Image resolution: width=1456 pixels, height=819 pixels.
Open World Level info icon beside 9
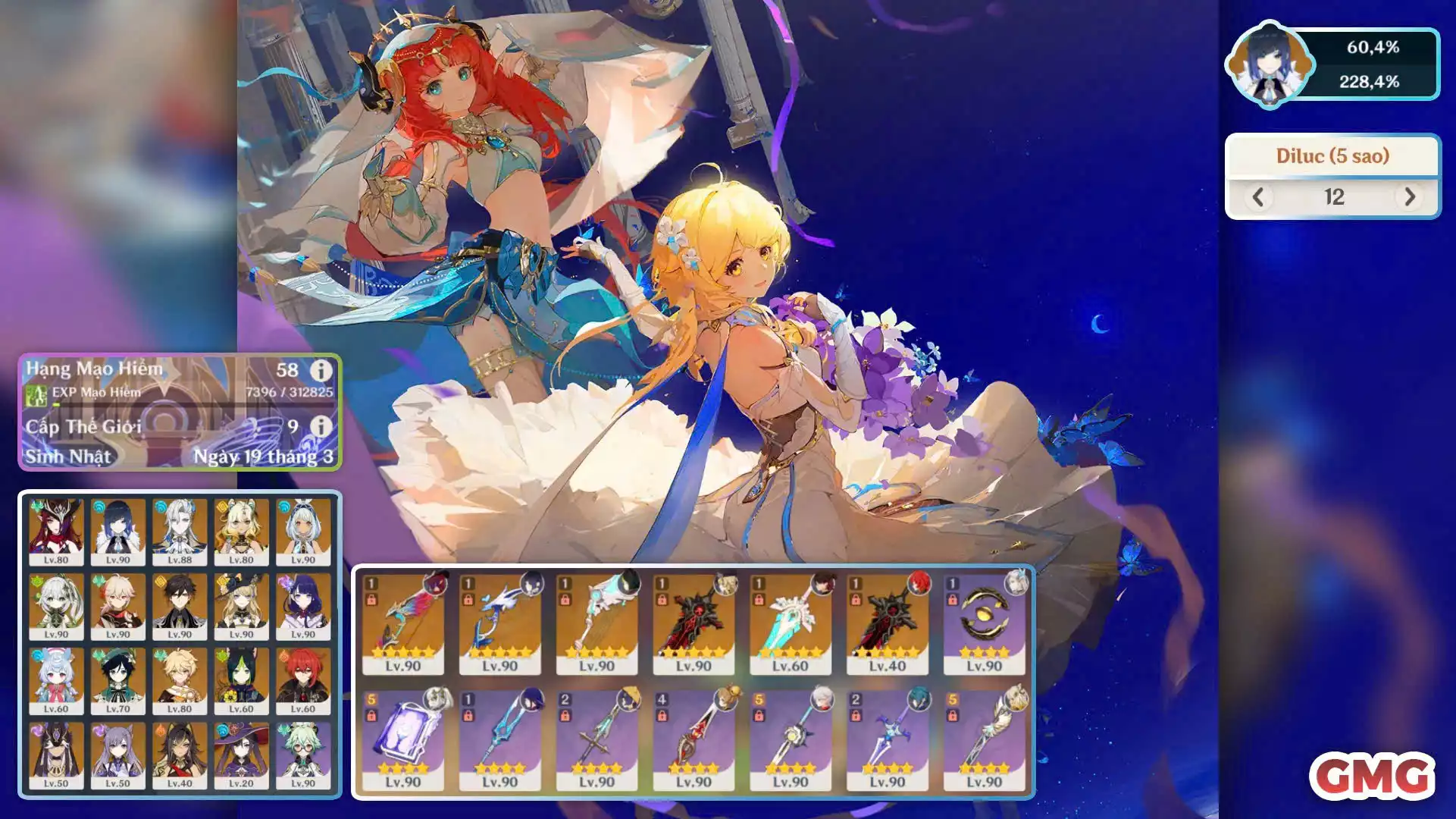coord(321,426)
